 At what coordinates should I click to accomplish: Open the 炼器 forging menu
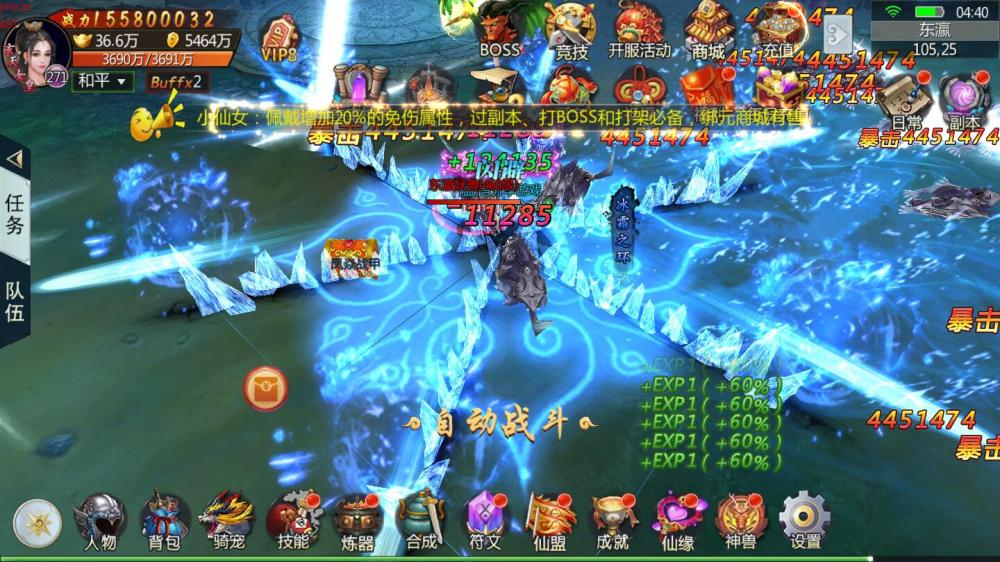click(357, 520)
